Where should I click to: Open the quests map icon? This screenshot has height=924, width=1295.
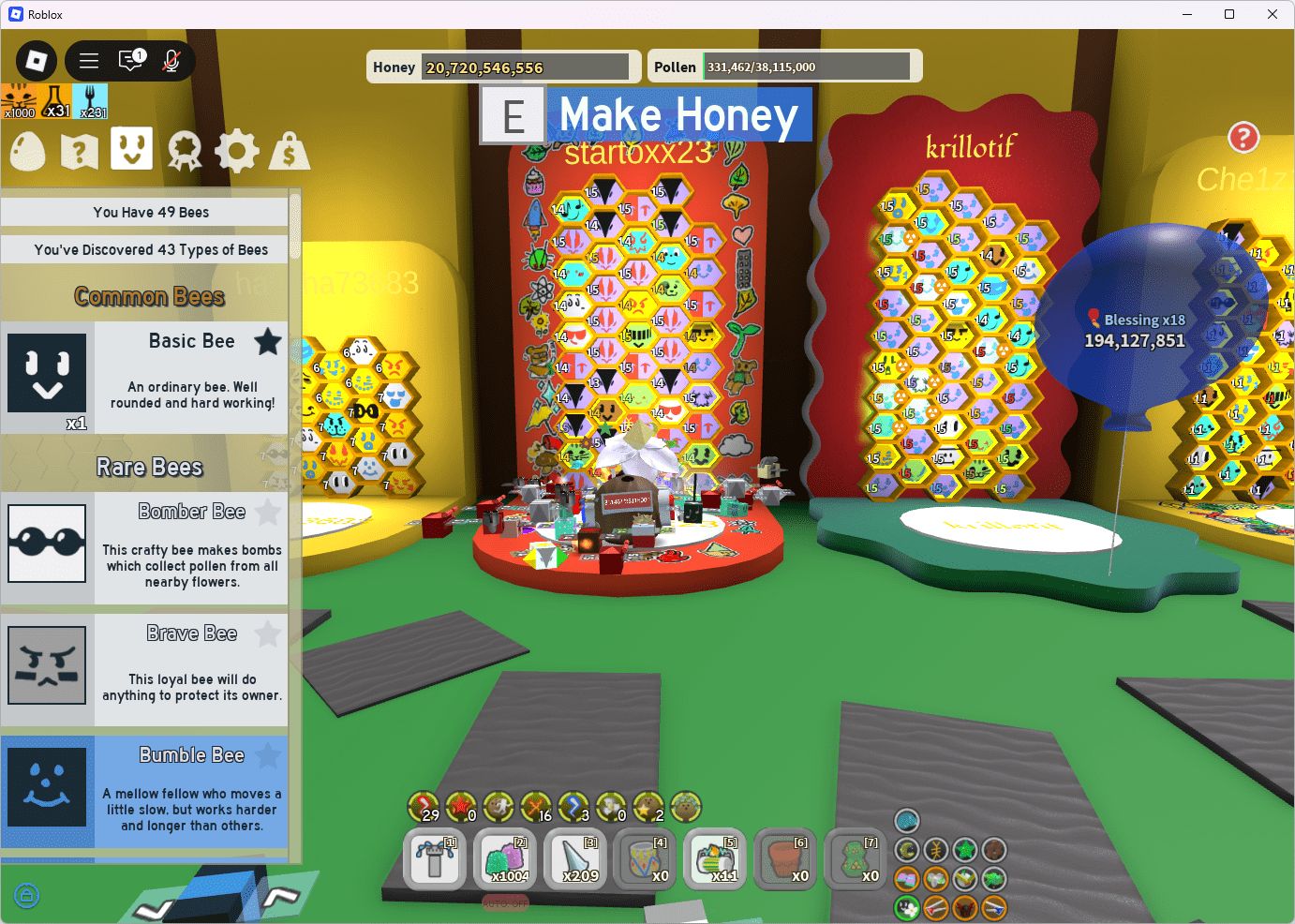(79, 150)
